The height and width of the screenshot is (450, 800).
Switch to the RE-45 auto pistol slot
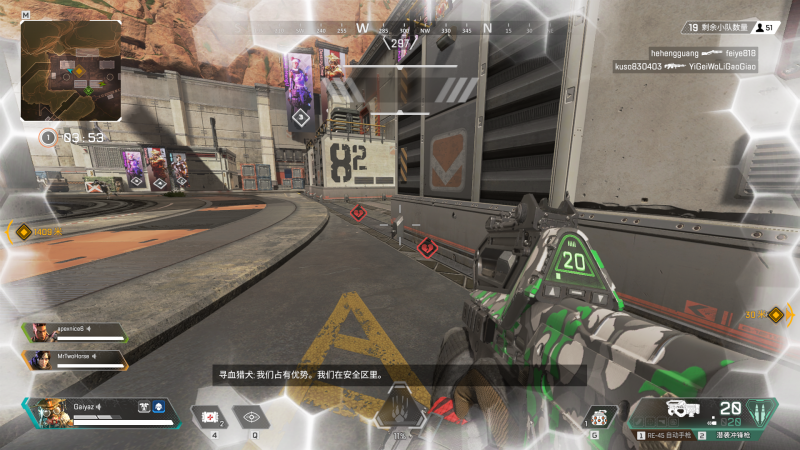pyautogui.click(x=668, y=436)
